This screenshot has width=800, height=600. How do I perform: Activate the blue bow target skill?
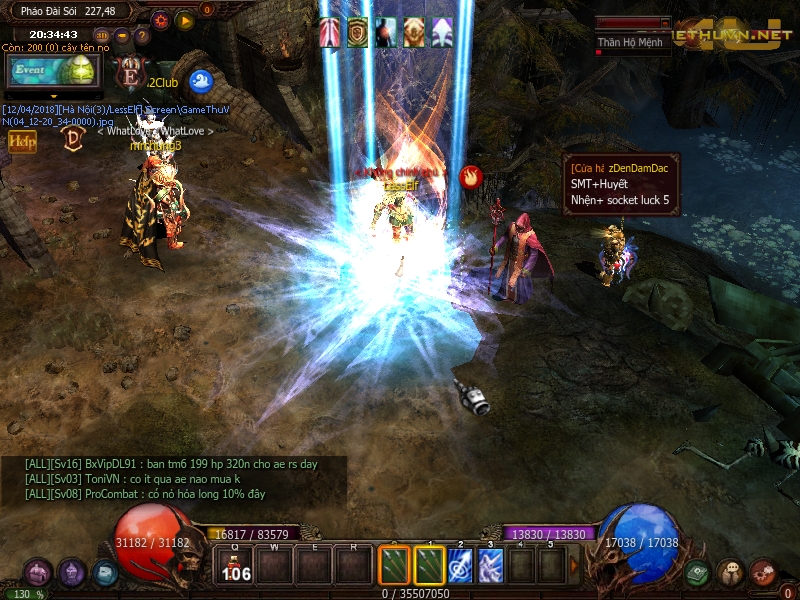(460, 564)
